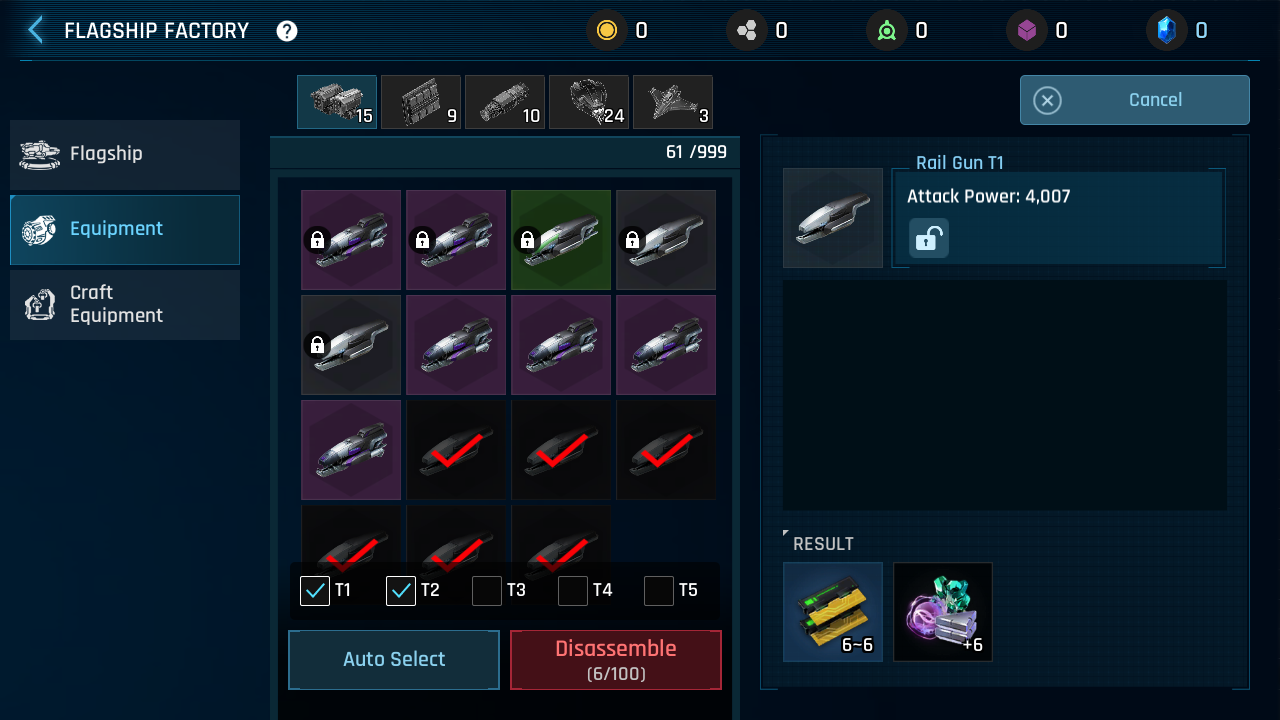This screenshot has height=720, width=1280.
Task: Disassemble the selected equipment
Action: 616,660
